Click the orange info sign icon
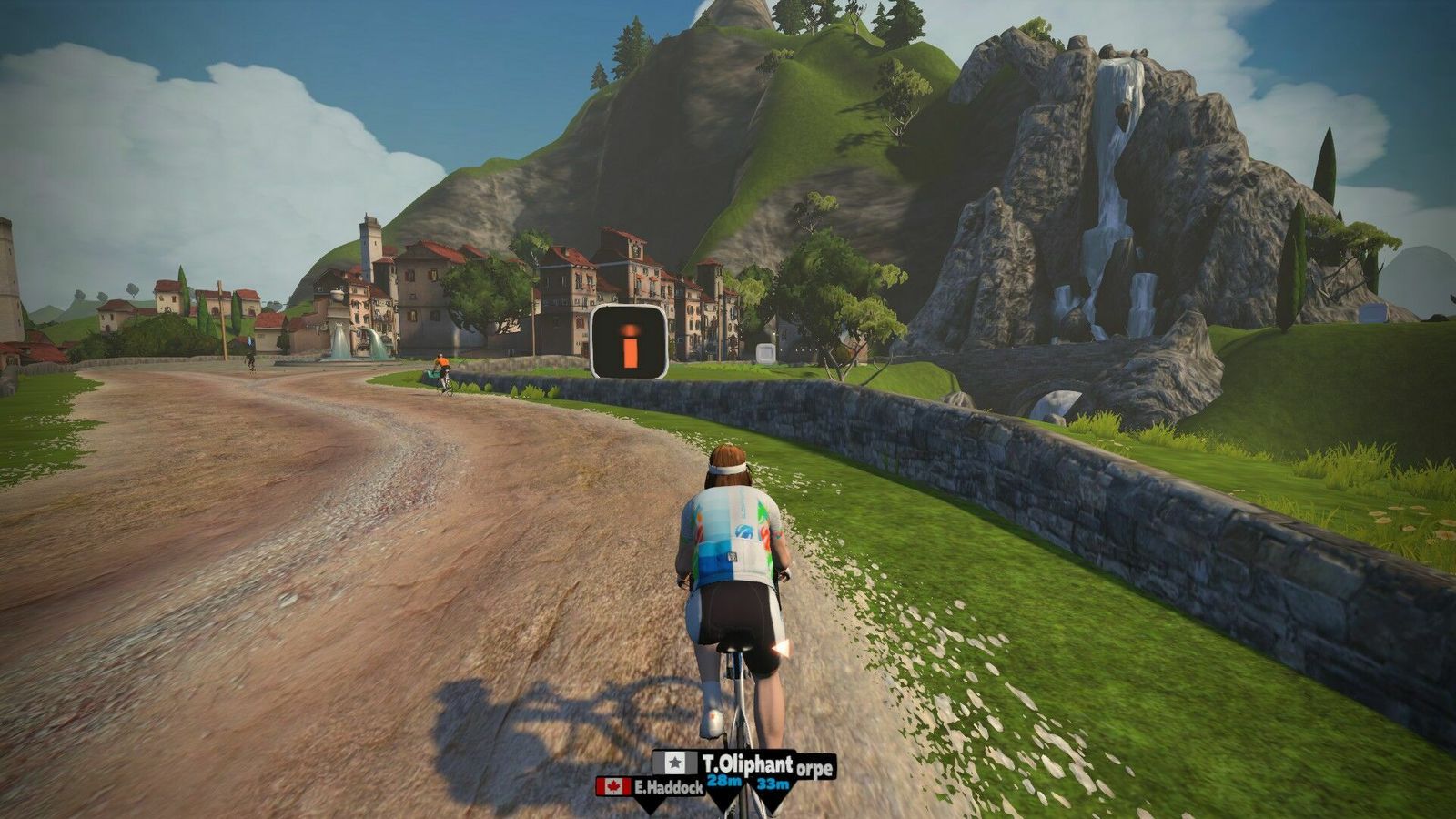Screen dimensions: 1456x819 (629, 342)
